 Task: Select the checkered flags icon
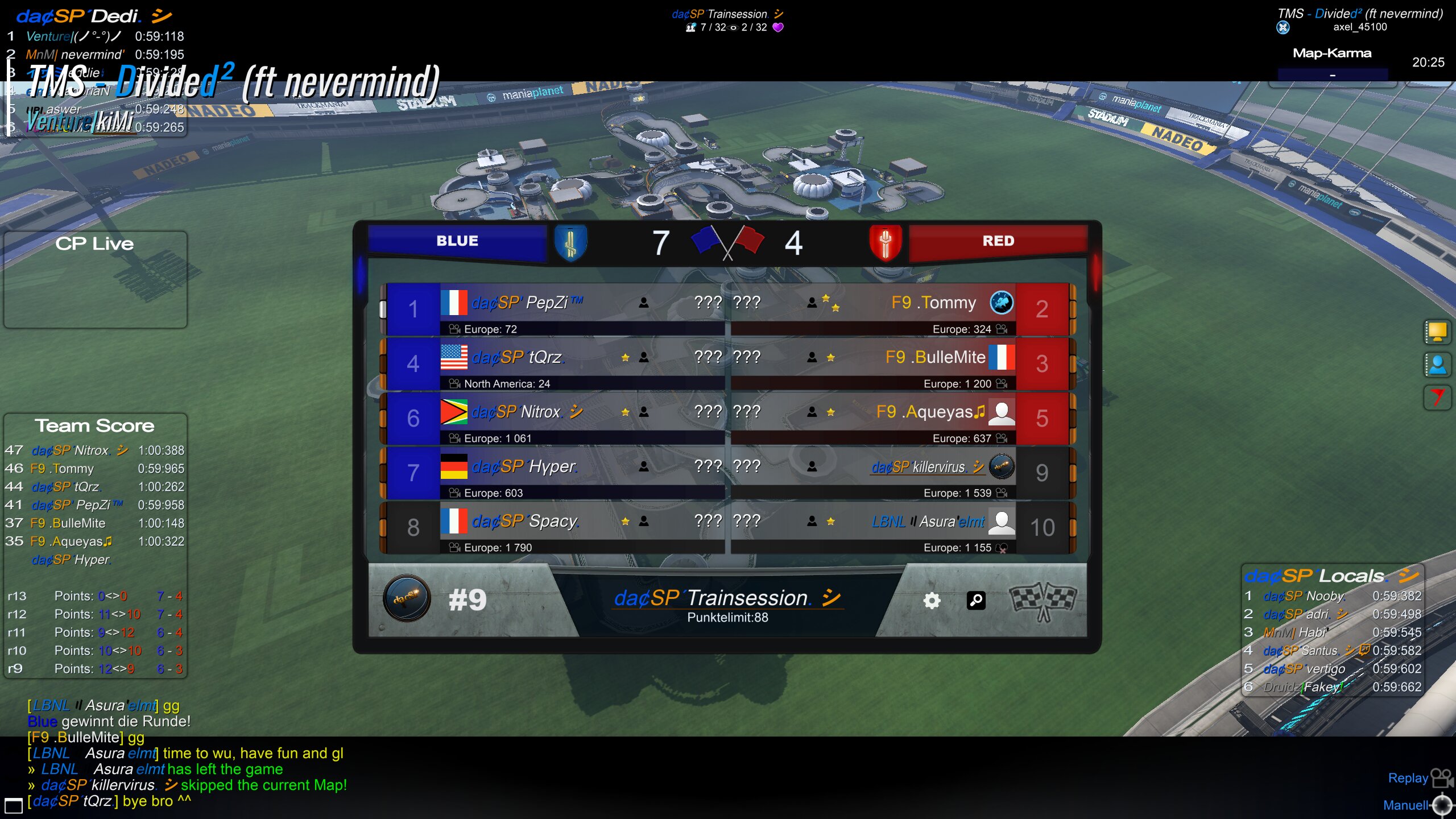tap(1043, 601)
